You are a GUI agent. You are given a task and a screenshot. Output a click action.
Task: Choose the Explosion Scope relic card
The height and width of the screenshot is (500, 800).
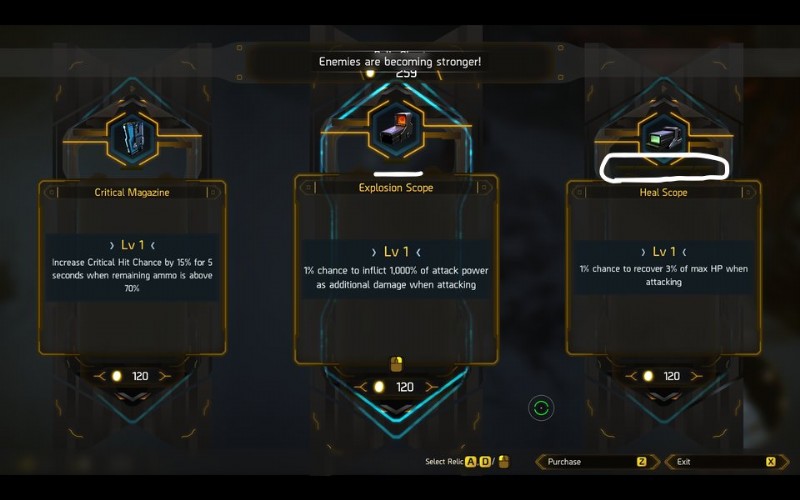coord(396,270)
